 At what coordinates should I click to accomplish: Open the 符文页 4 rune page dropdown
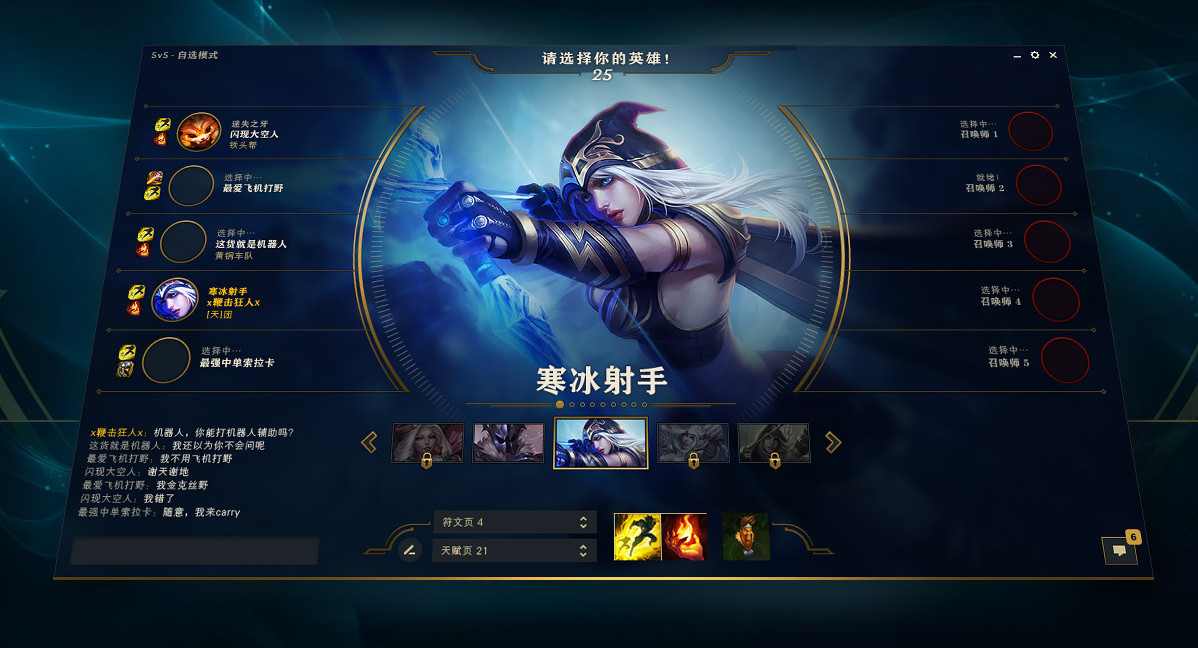[514, 522]
